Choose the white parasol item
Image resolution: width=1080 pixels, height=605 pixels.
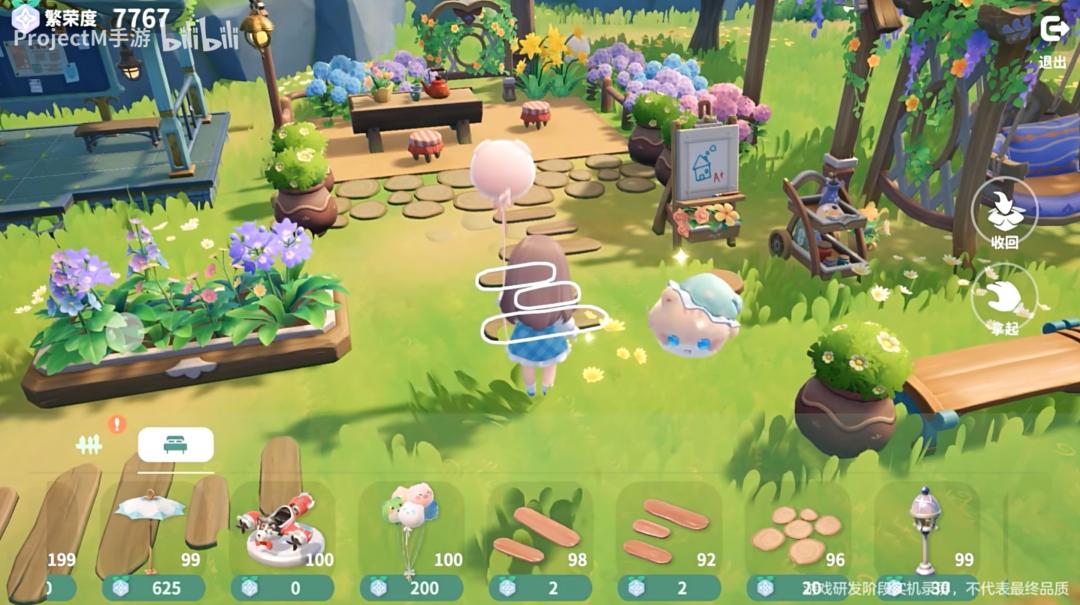[x=150, y=520]
